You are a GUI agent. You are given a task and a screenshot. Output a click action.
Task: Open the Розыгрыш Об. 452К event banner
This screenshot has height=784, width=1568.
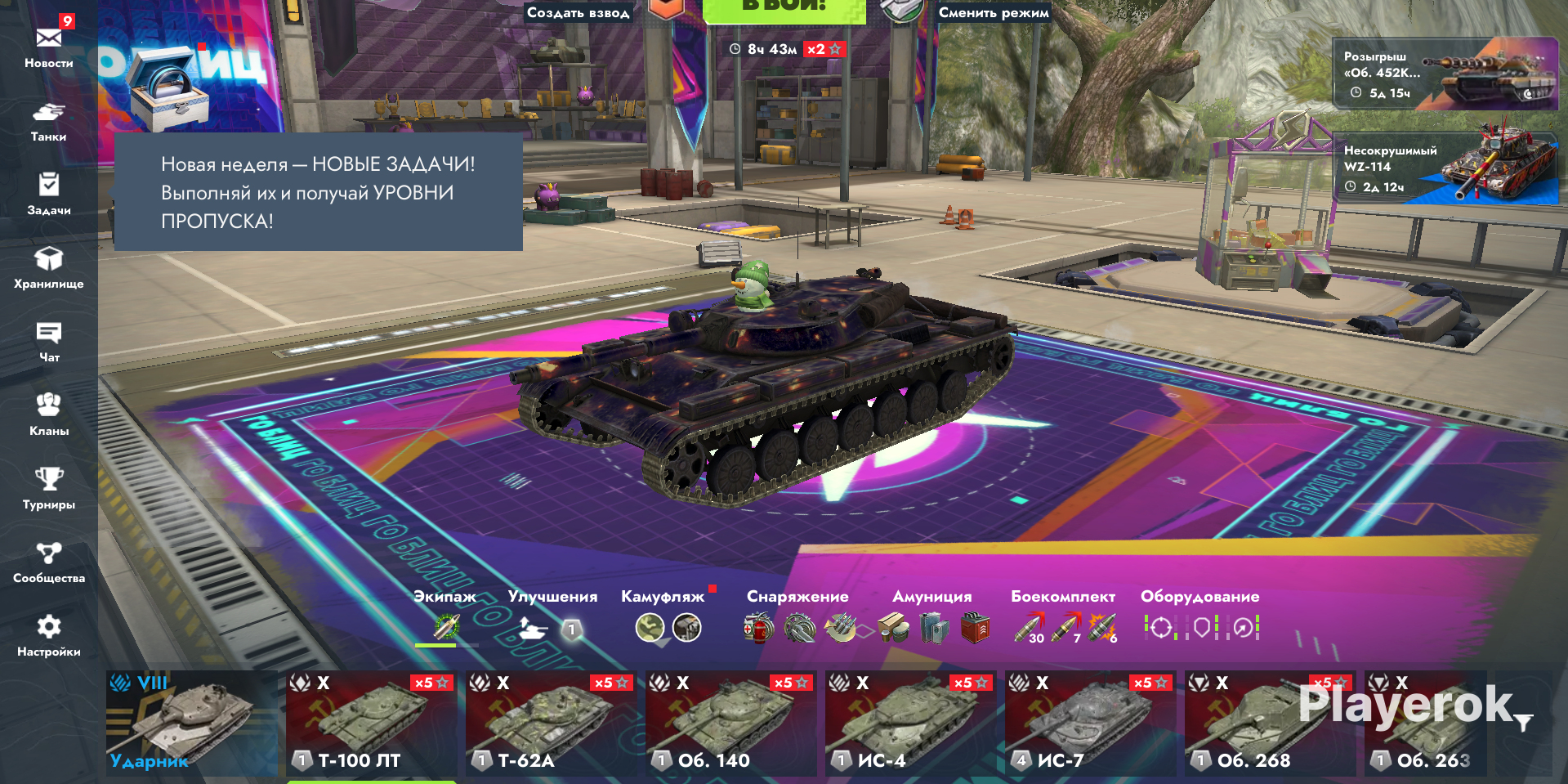click(1445, 74)
